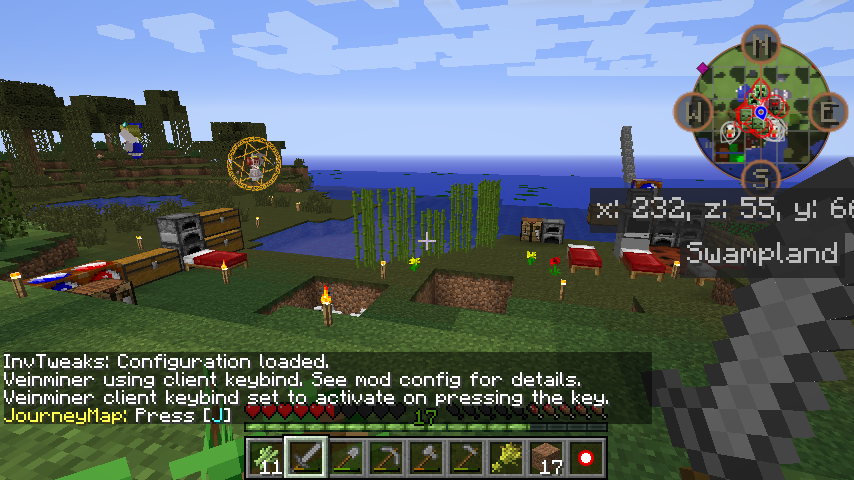Click the JourneyMap circular minimap
This screenshot has width=854, height=480.
[x=760, y=111]
